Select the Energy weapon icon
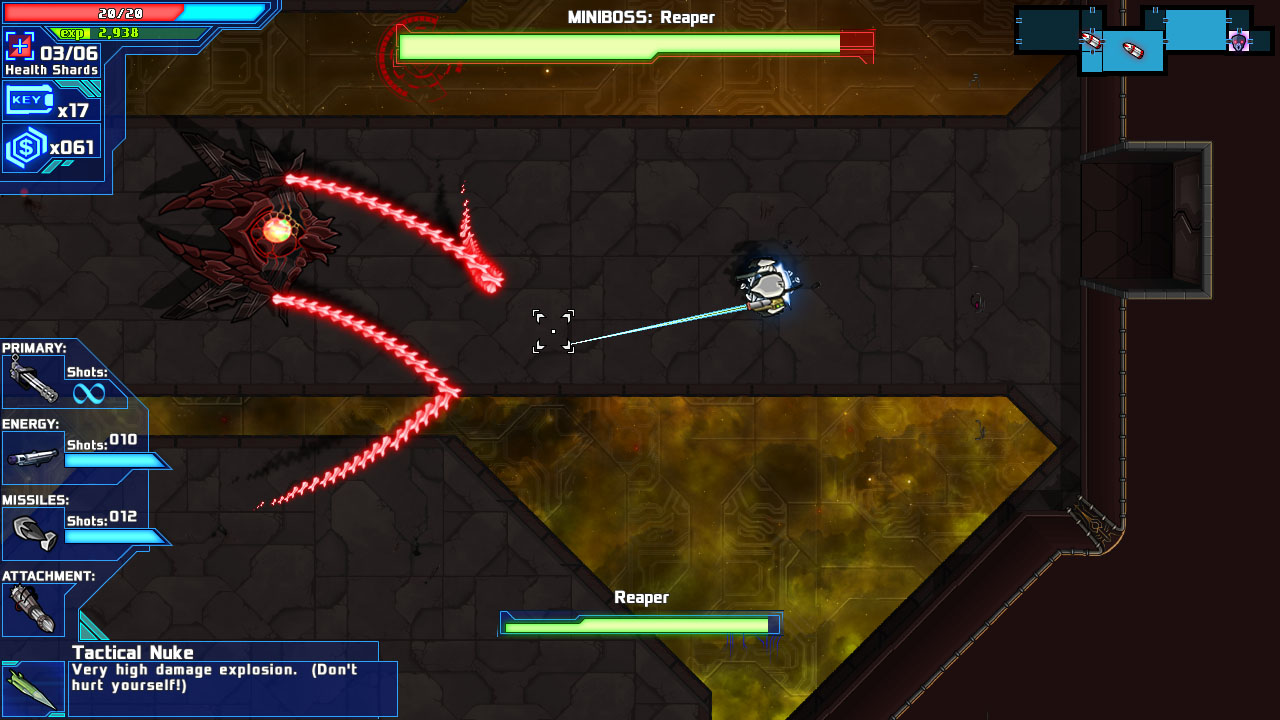This screenshot has height=720, width=1280. click(33, 456)
